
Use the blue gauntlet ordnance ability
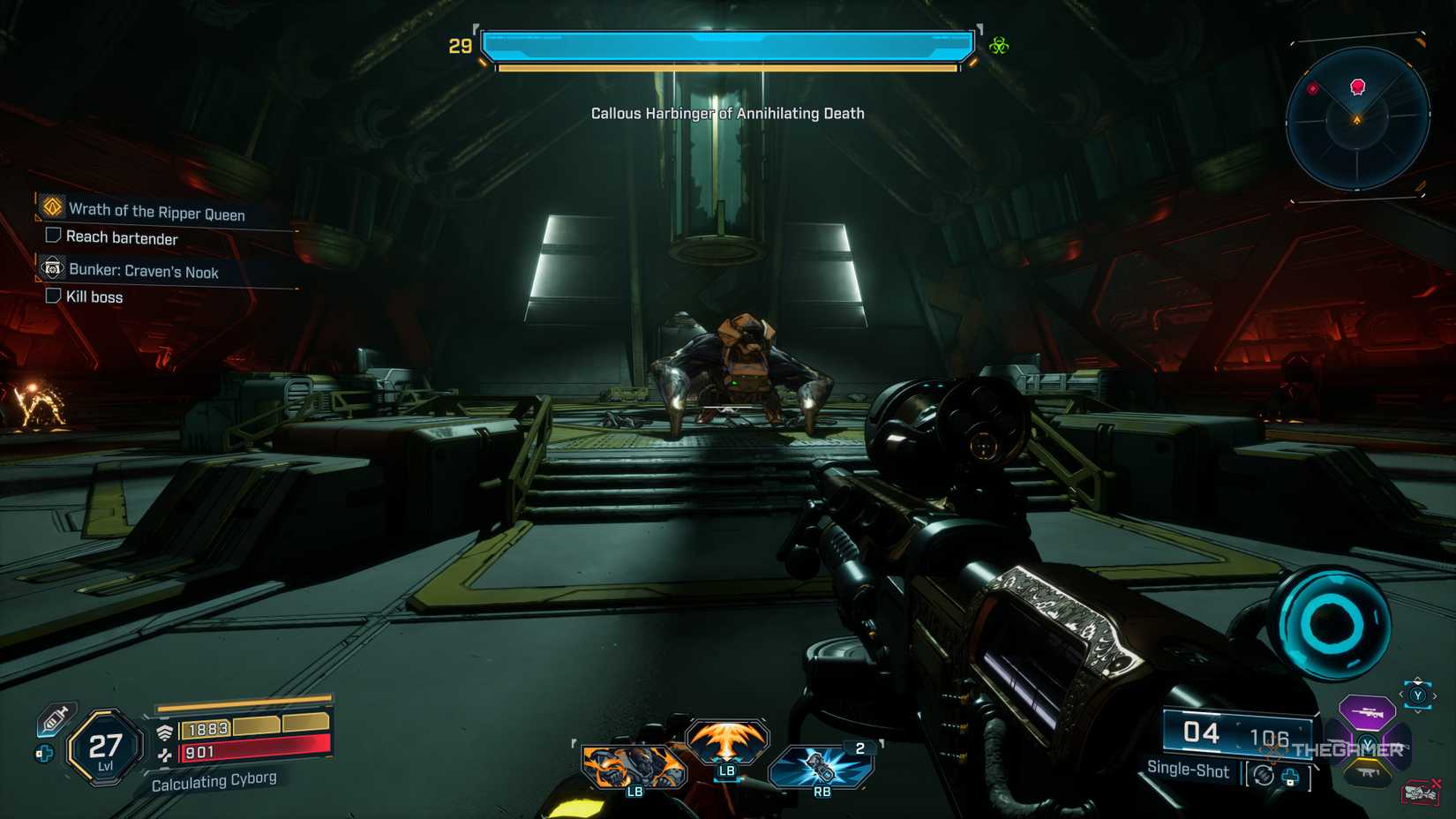[822, 765]
